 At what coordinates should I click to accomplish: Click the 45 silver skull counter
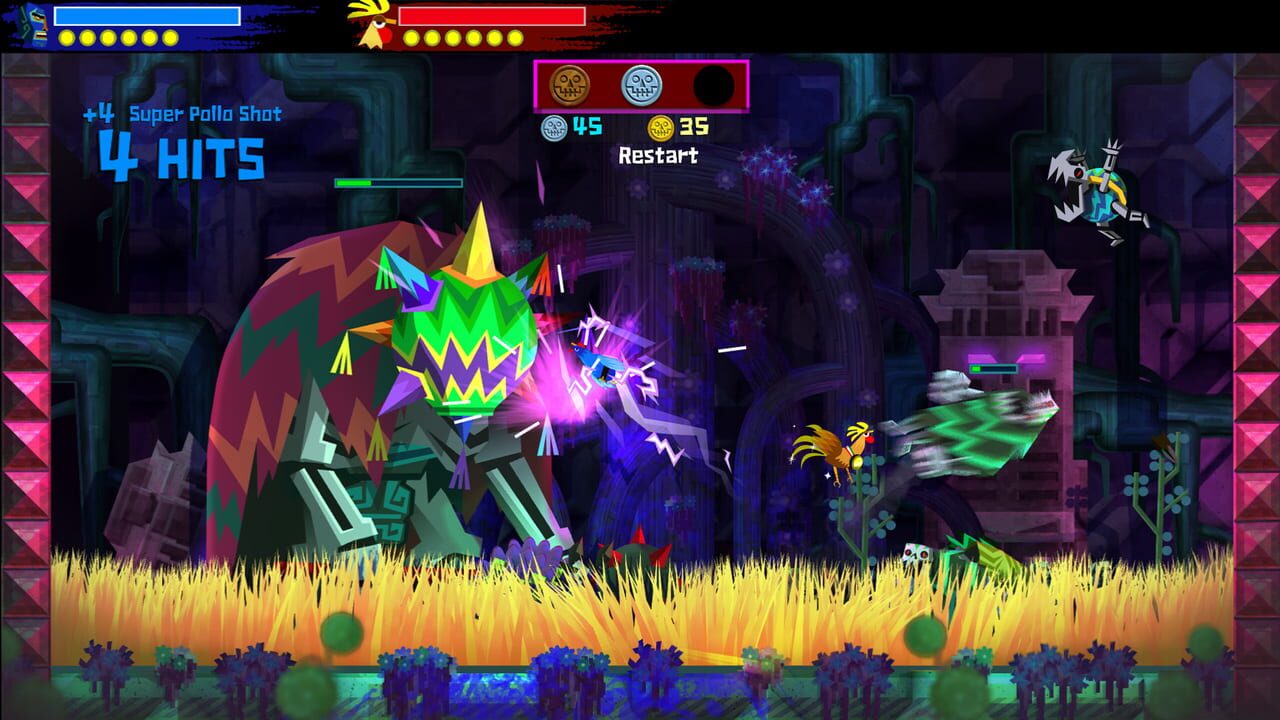pyautogui.click(x=589, y=126)
